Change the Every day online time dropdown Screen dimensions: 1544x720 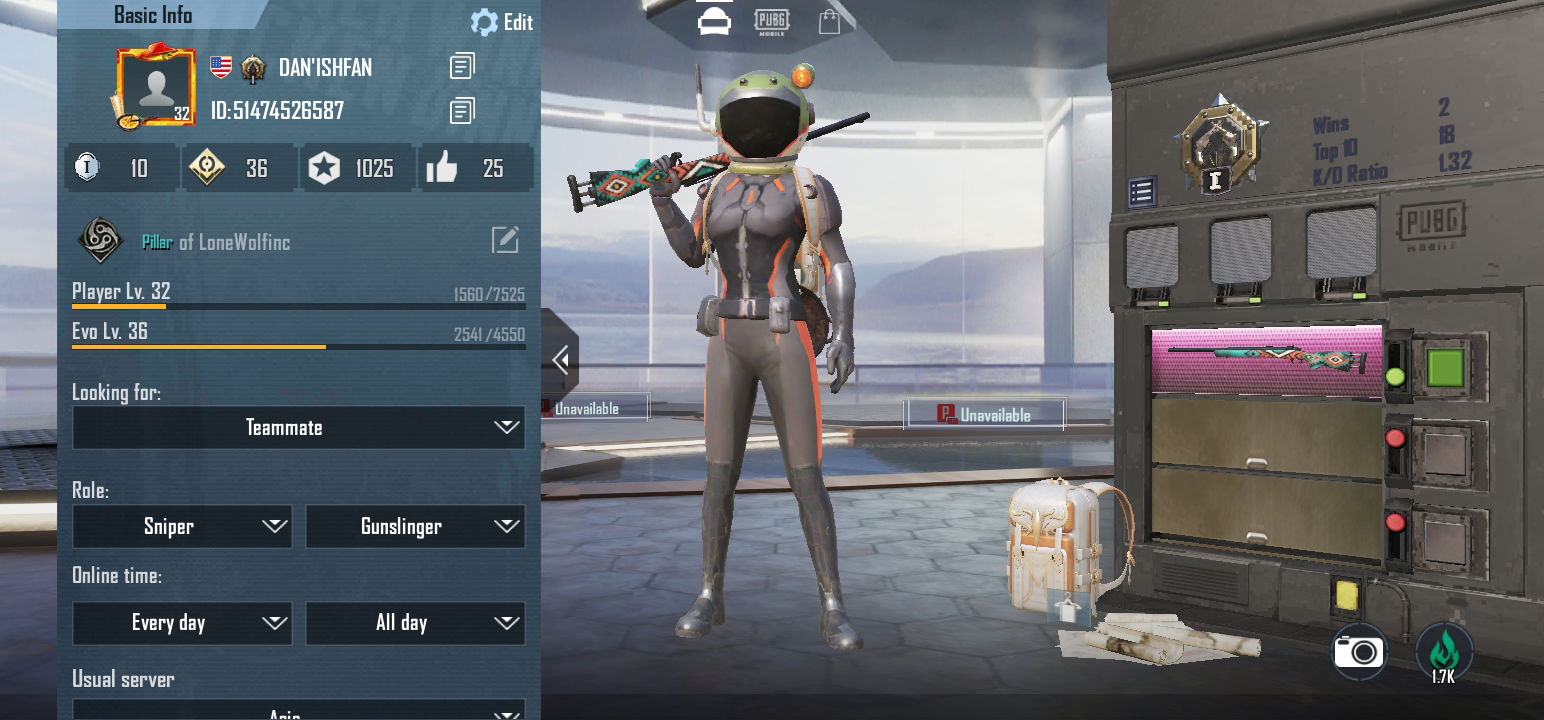coord(182,624)
